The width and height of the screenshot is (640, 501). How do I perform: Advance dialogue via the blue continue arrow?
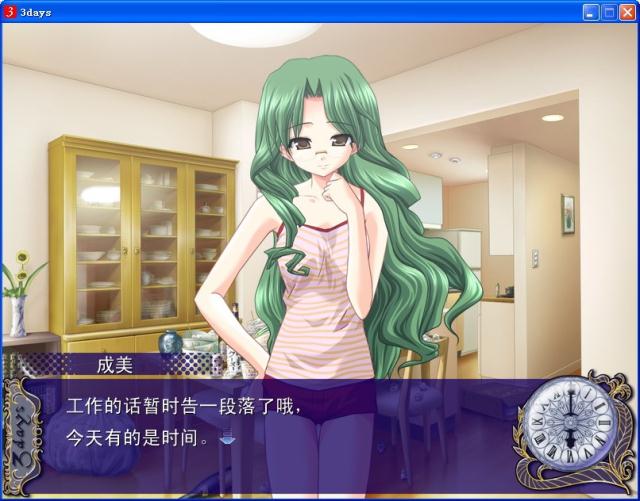click(x=227, y=437)
